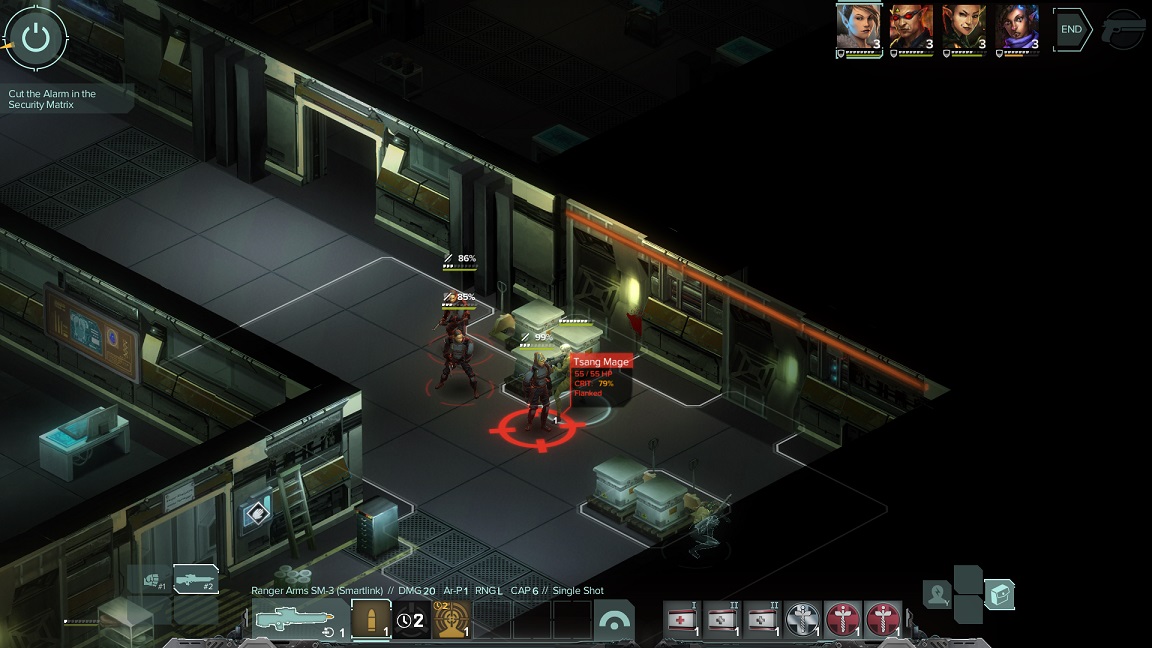This screenshot has width=1152, height=648.
Task: End the current turn
Action: tap(1071, 30)
